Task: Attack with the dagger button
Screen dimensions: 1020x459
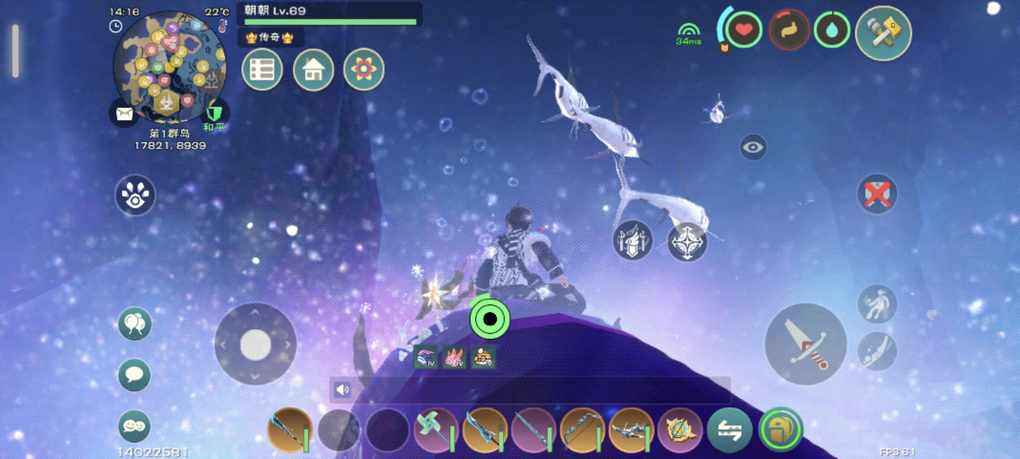Action: (806, 344)
